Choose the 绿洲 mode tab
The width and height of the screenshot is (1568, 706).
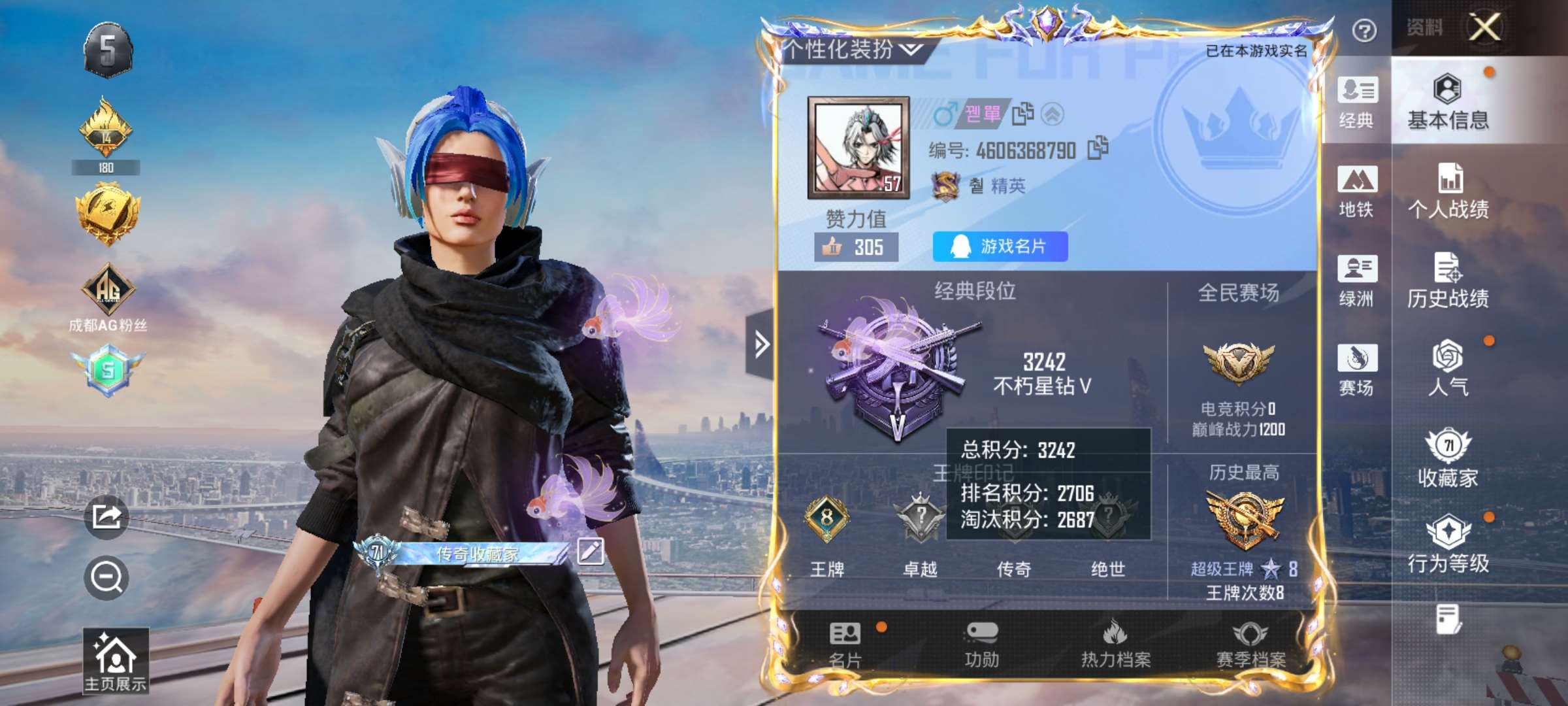click(1356, 280)
